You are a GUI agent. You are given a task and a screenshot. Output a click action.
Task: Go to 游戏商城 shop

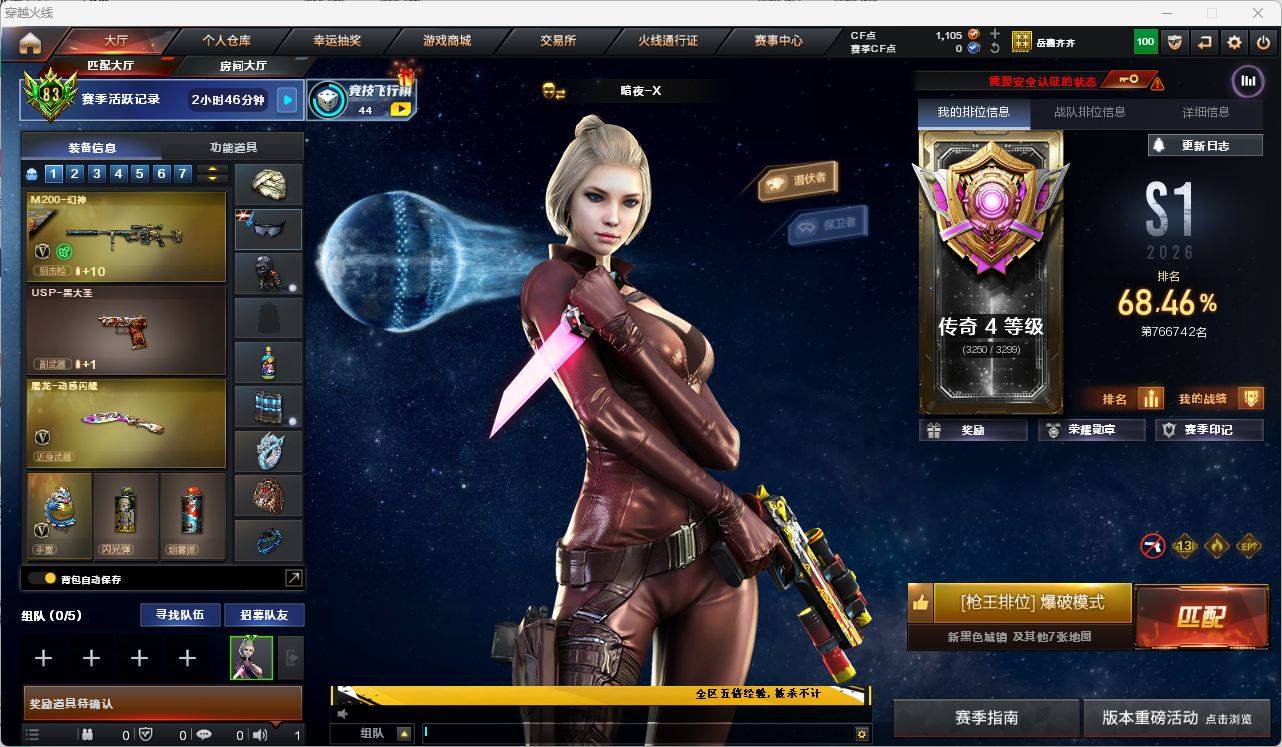(446, 41)
